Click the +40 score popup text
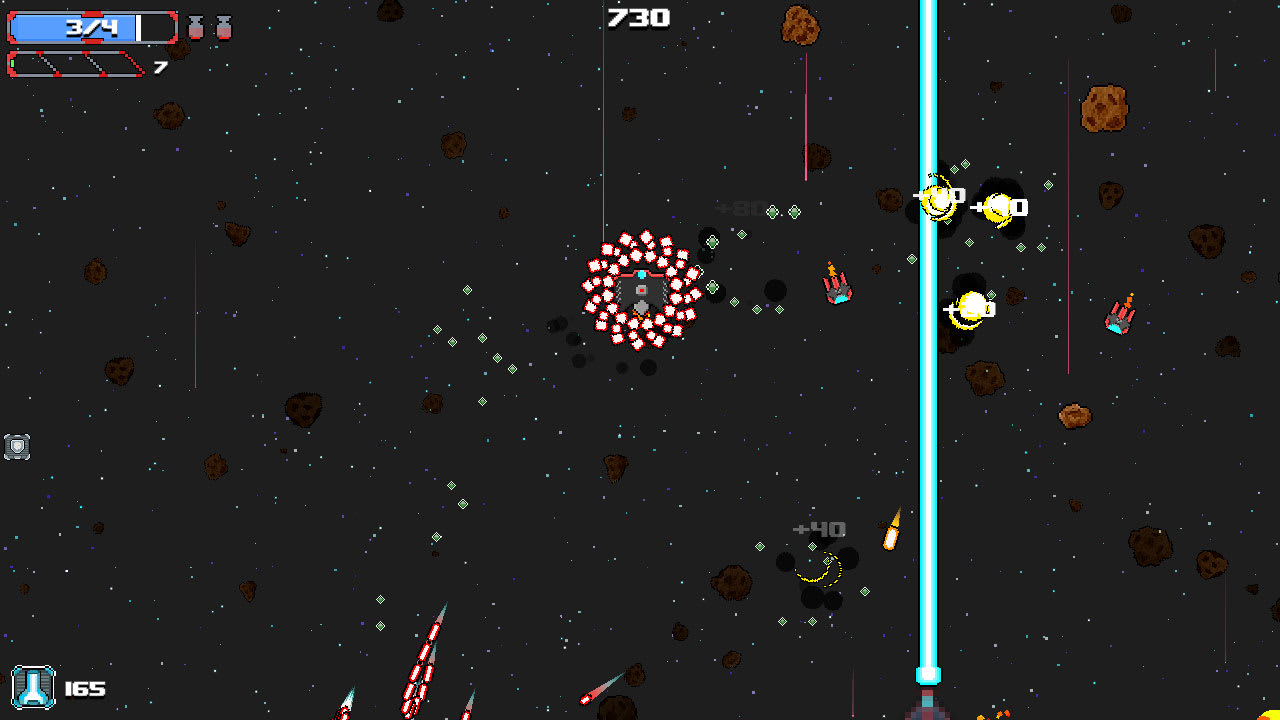This screenshot has width=1280, height=720. pyautogui.click(x=818, y=527)
